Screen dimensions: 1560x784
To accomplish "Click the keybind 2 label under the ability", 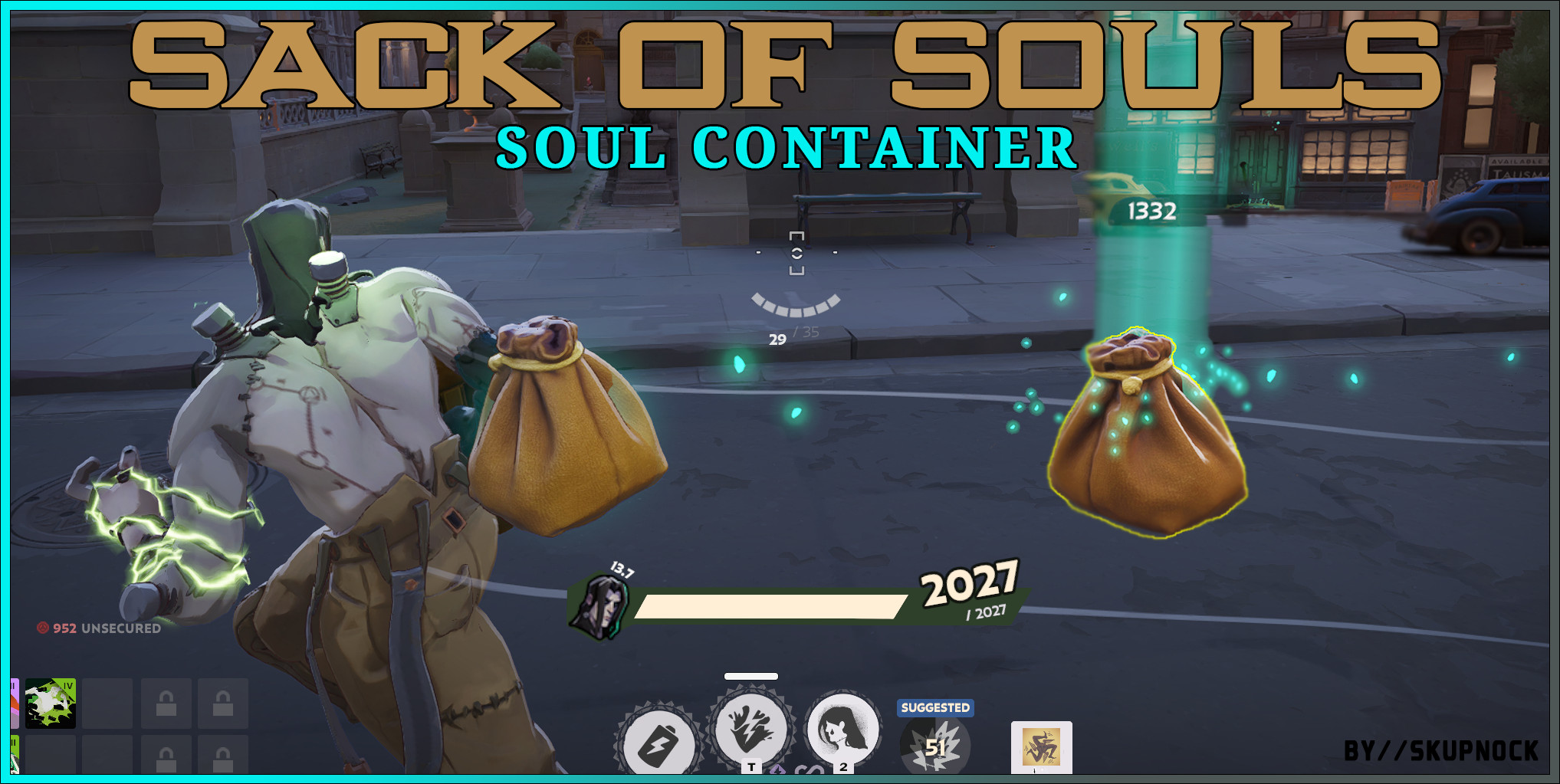I will 843,767.
